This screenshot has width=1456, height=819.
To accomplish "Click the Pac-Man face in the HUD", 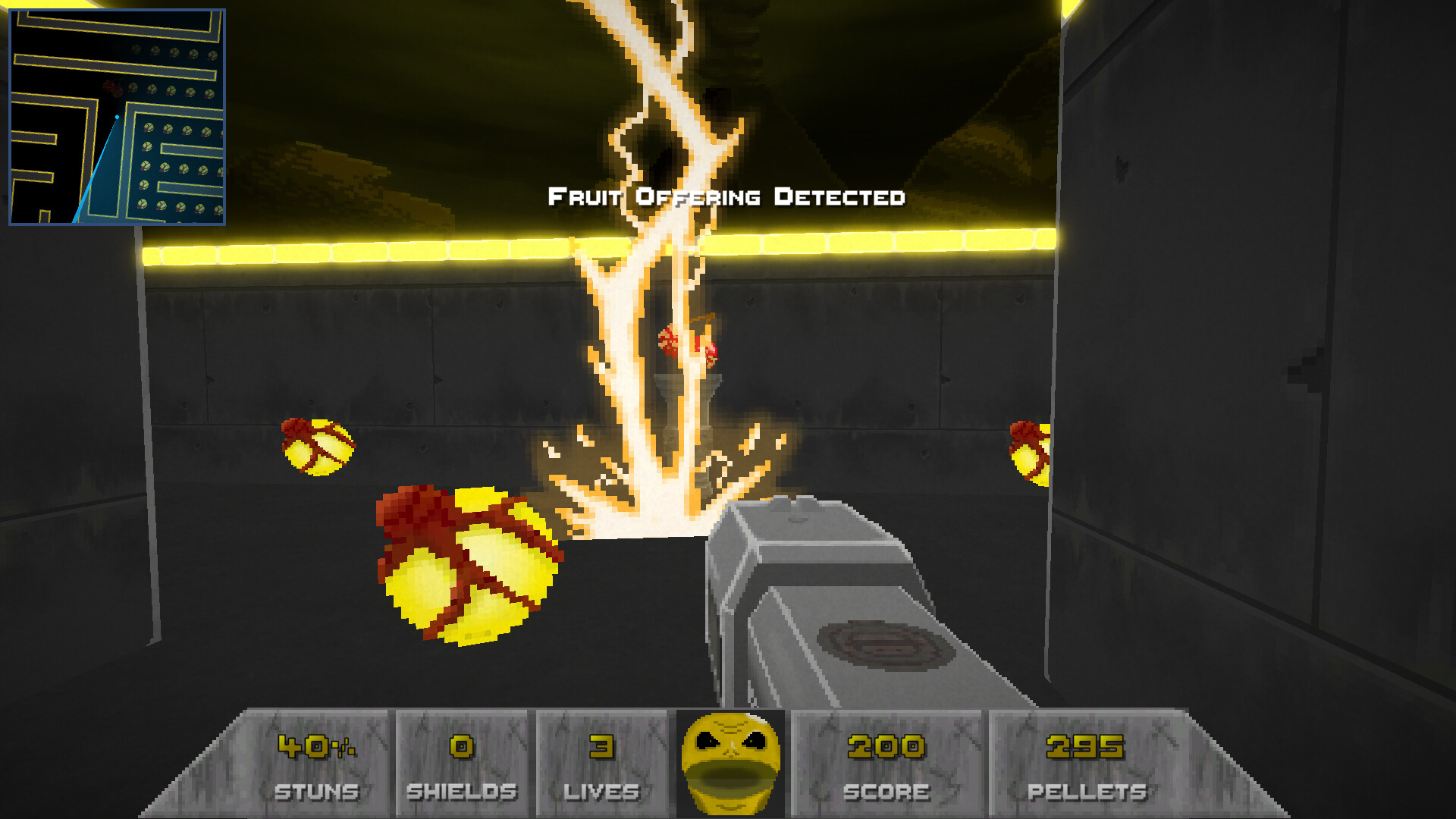I will click(x=730, y=762).
